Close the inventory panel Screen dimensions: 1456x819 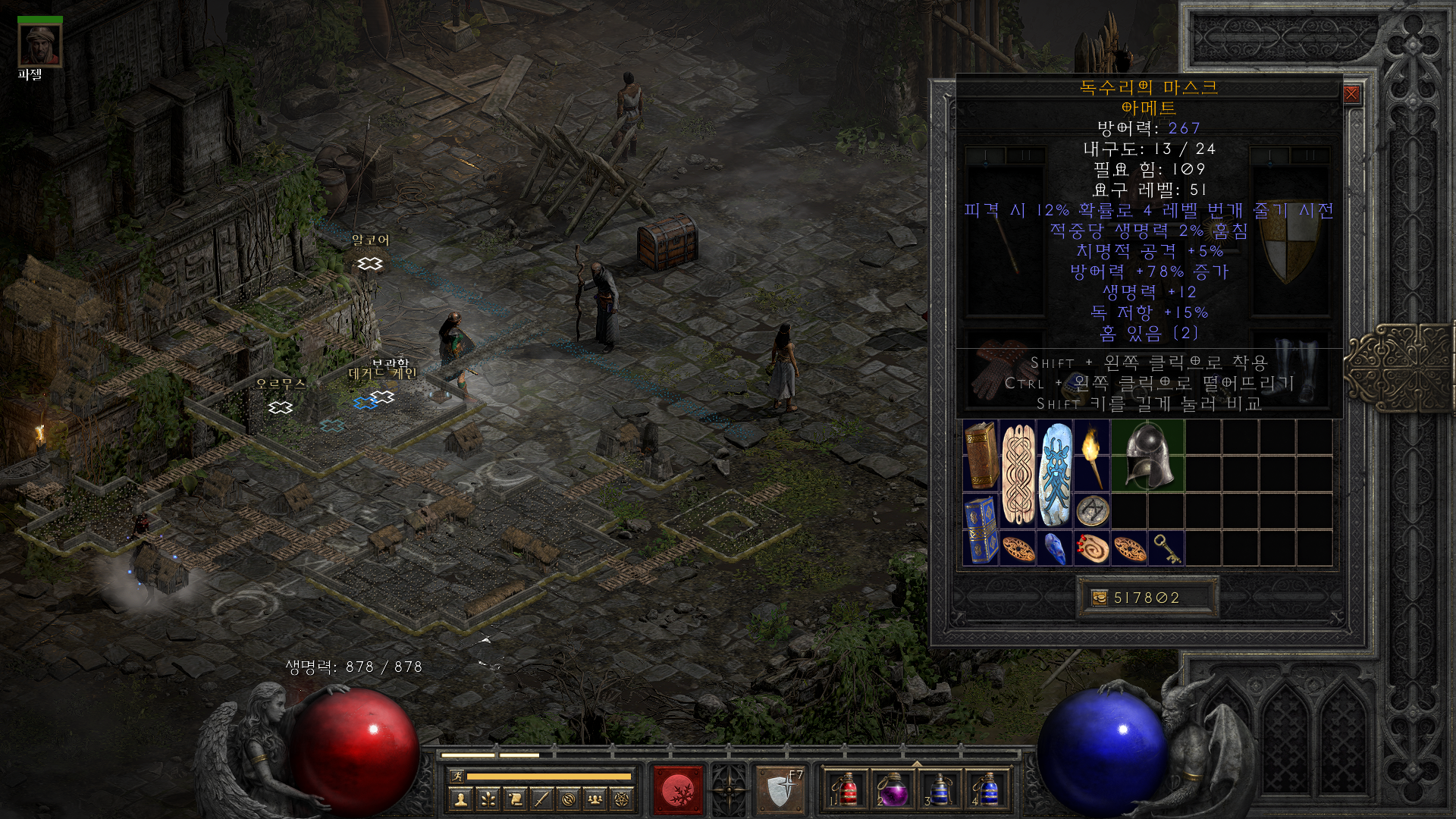(1351, 95)
